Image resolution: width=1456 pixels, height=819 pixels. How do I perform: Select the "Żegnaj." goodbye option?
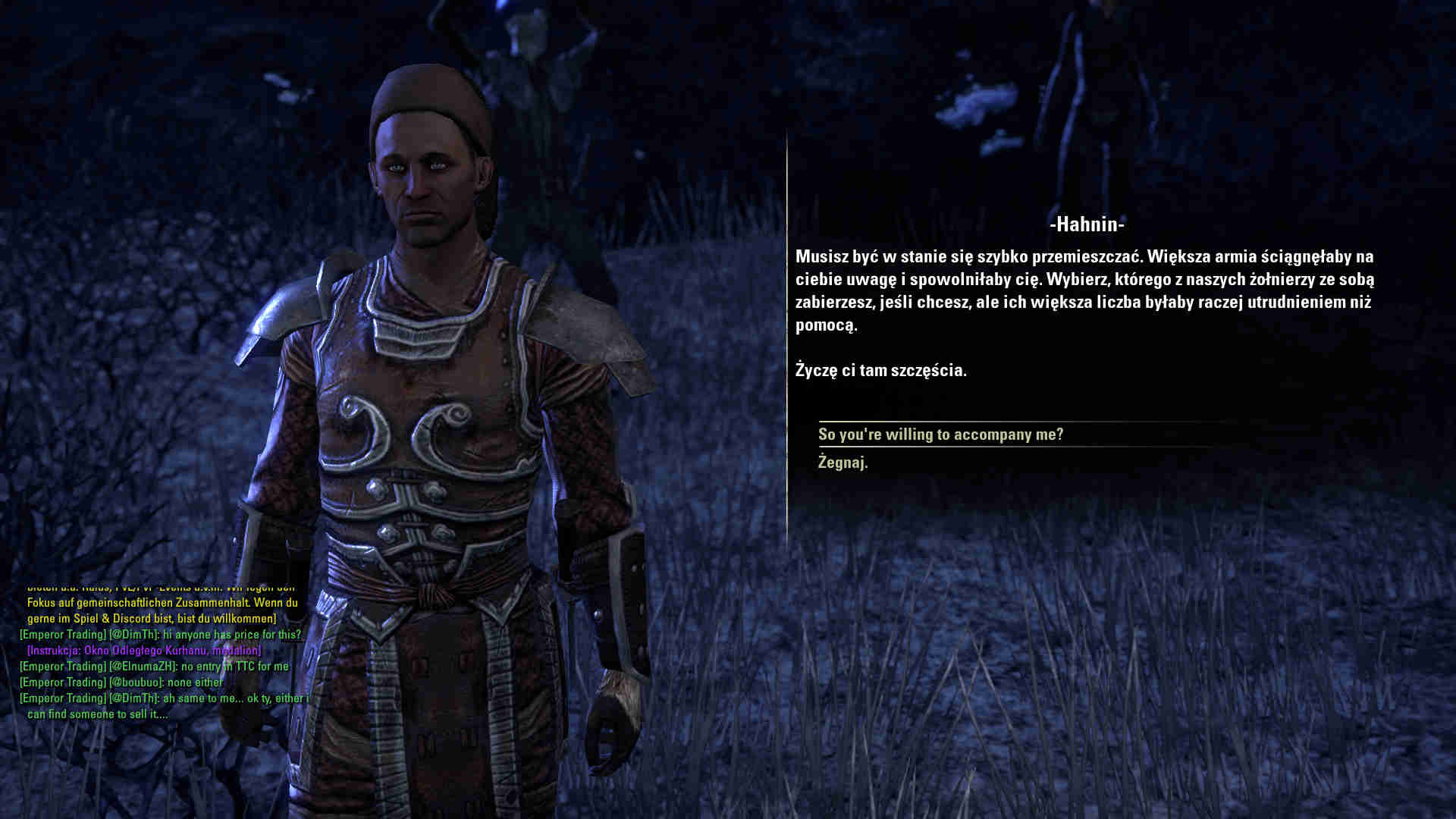pyautogui.click(x=843, y=463)
